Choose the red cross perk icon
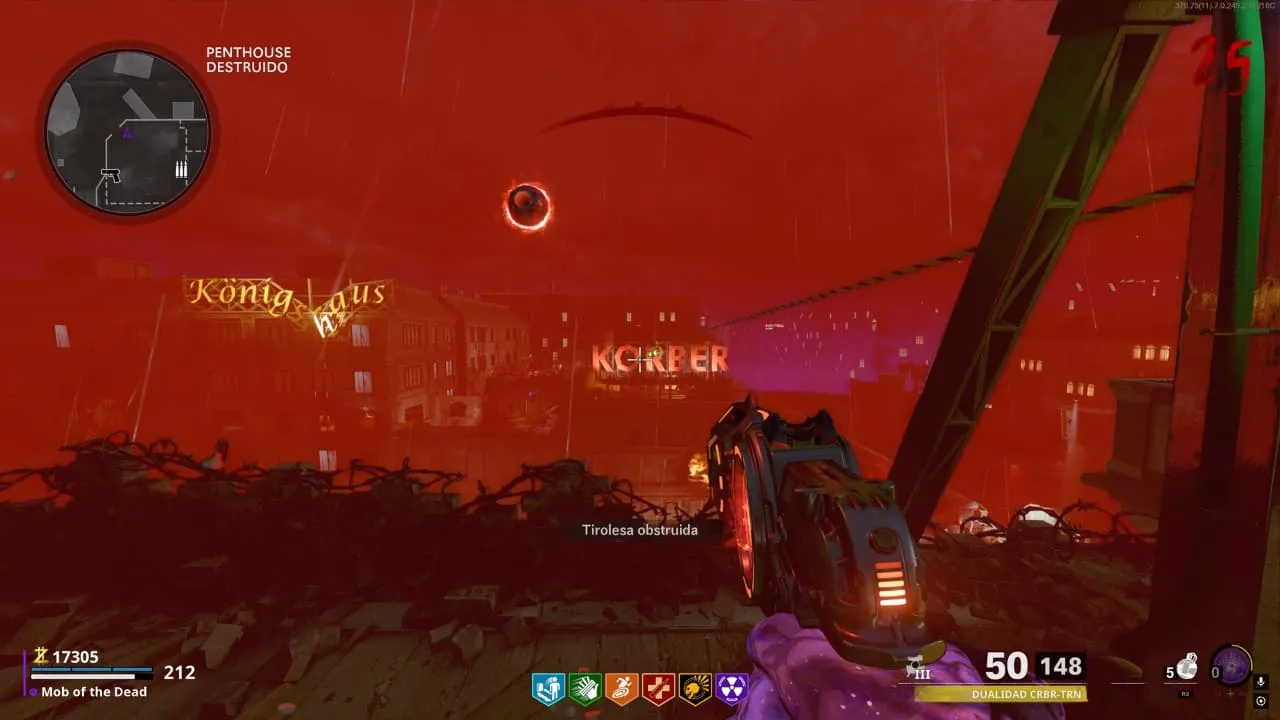1280x720 pixels. click(658, 689)
